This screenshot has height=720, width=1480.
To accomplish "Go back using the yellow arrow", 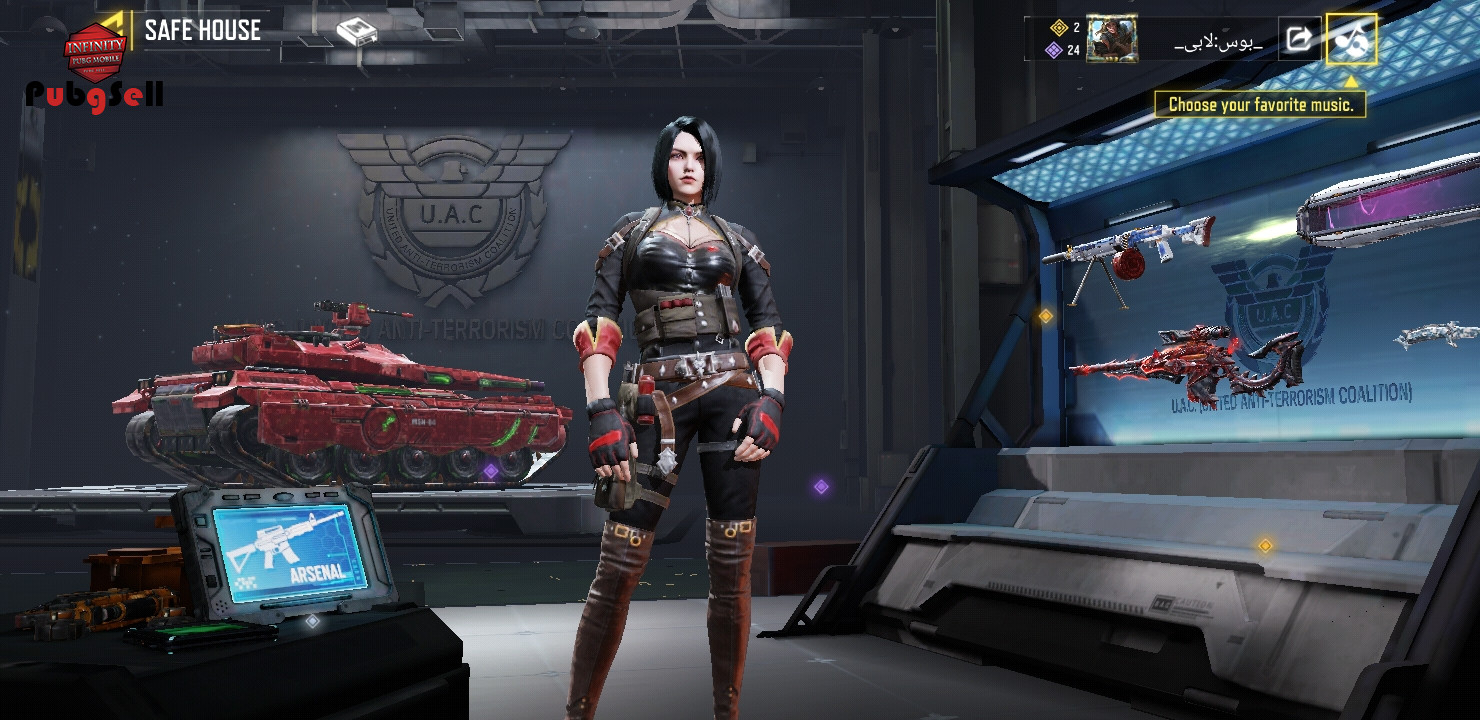I will coord(114,24).
